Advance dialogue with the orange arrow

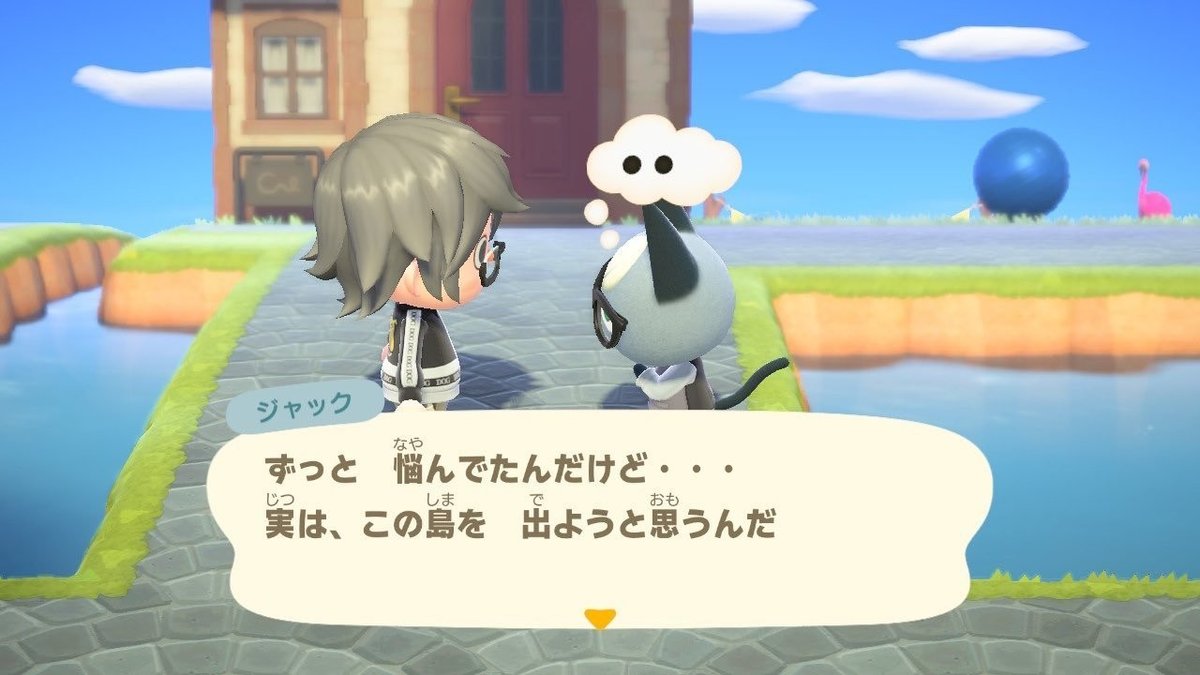tap(599, 618)
